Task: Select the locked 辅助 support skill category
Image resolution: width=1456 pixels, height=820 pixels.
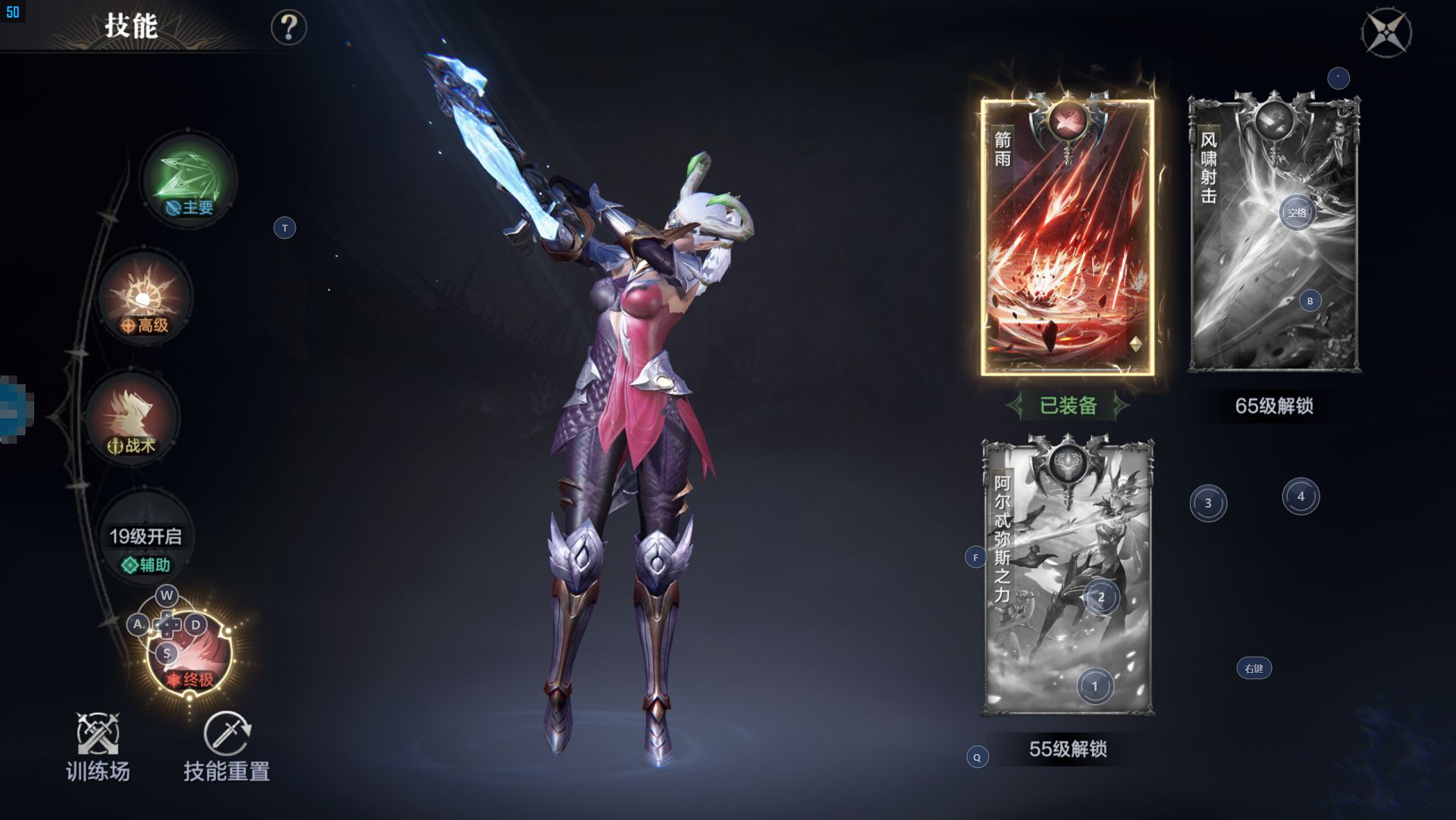Action: 145,540
